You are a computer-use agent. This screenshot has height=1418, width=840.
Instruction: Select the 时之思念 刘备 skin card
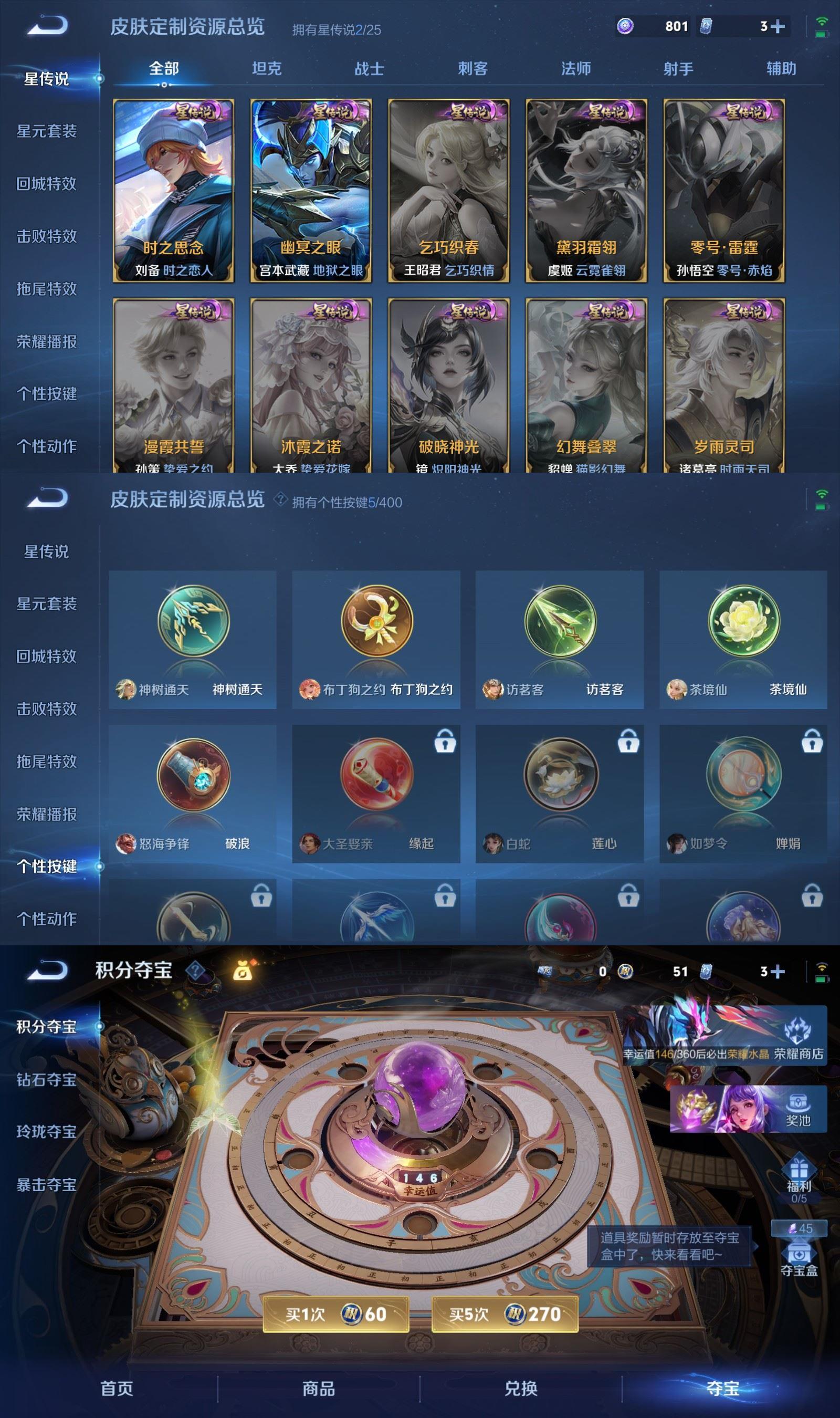[170, 190]
